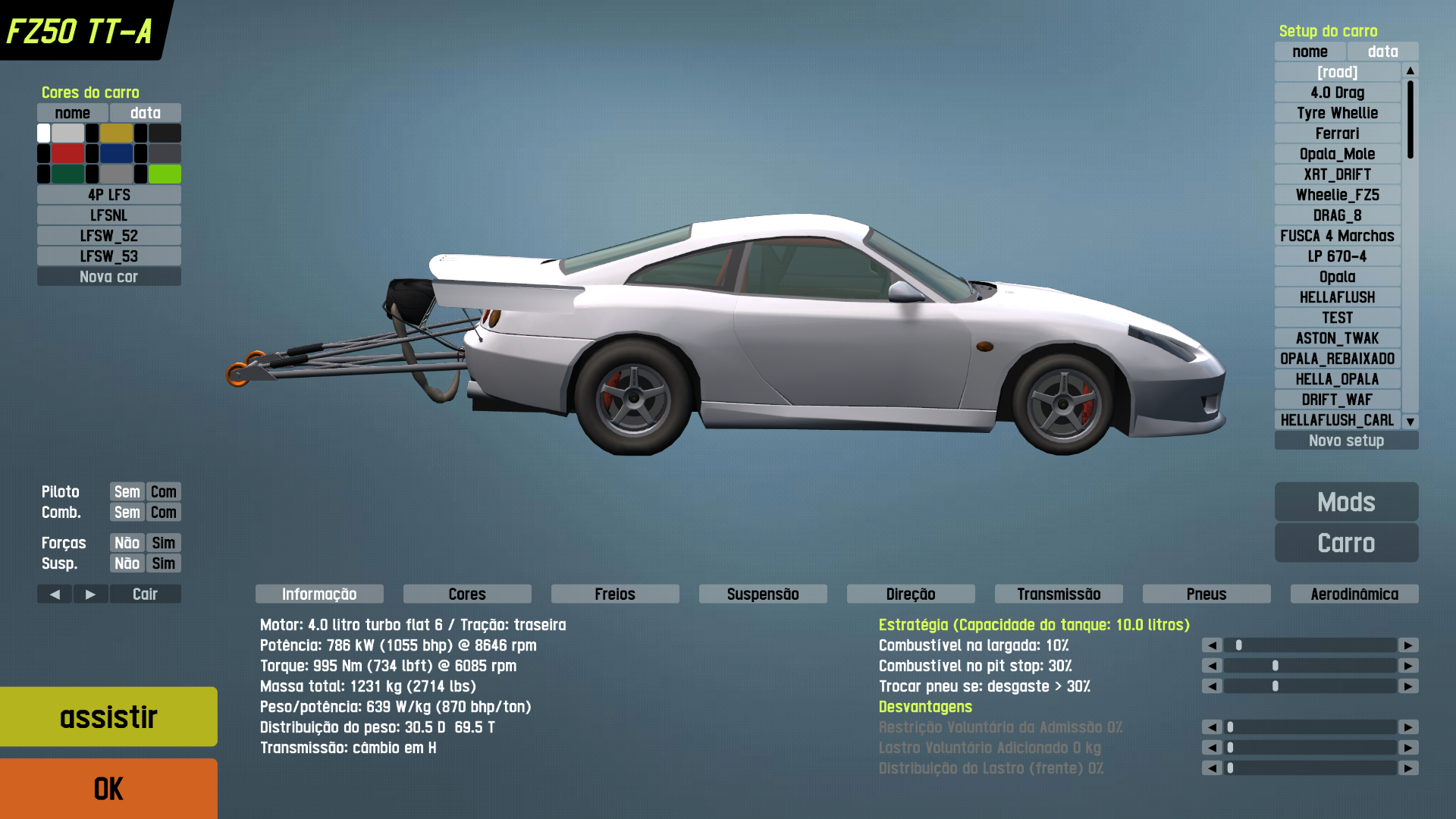This screenshot has height=819, width=1456.
Task: Choose the red color swatch
Action: pos(67,154)
